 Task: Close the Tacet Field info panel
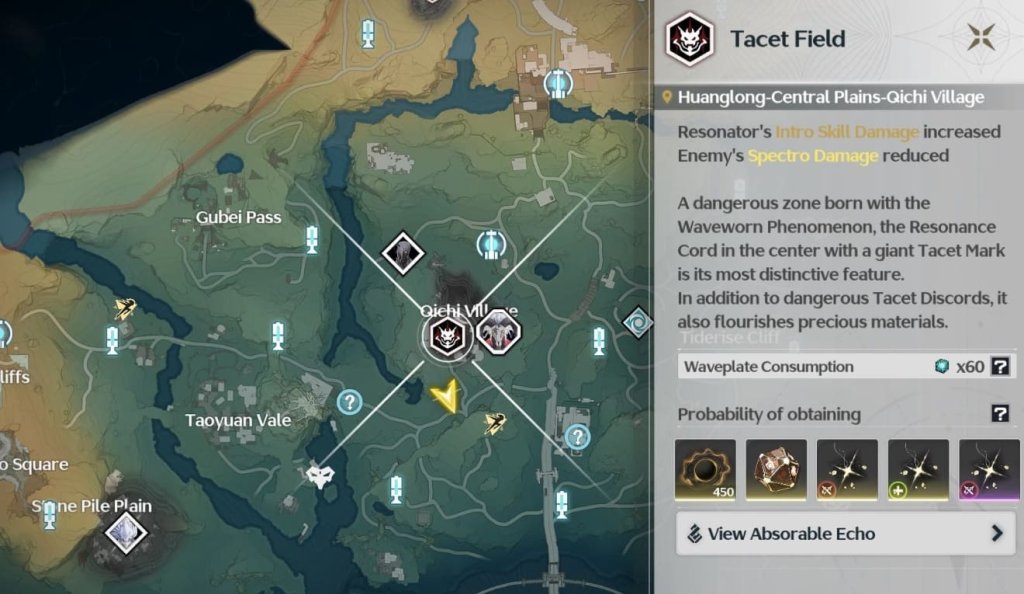point(980,39)
